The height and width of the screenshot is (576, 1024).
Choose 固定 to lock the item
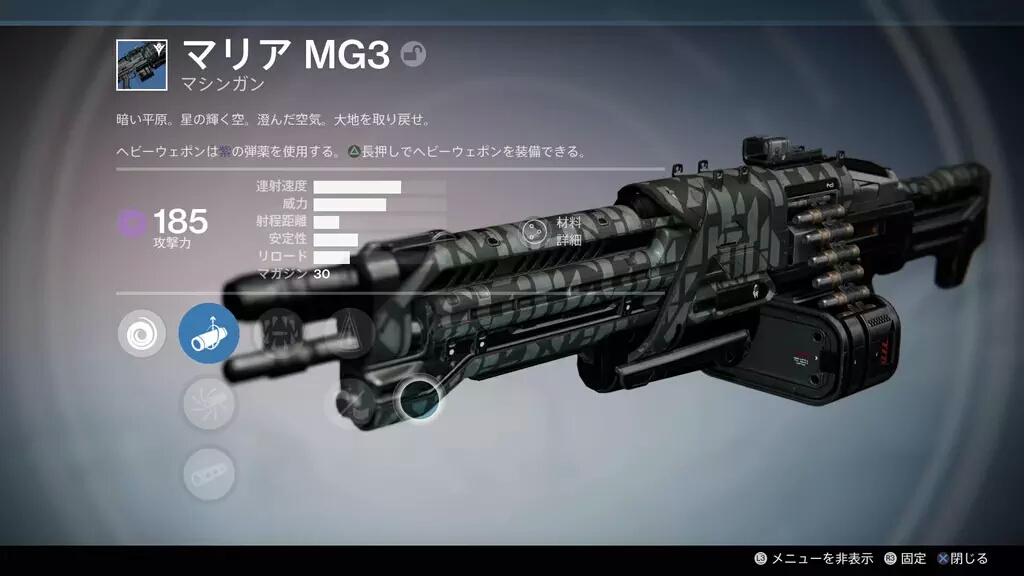[905, 558]
